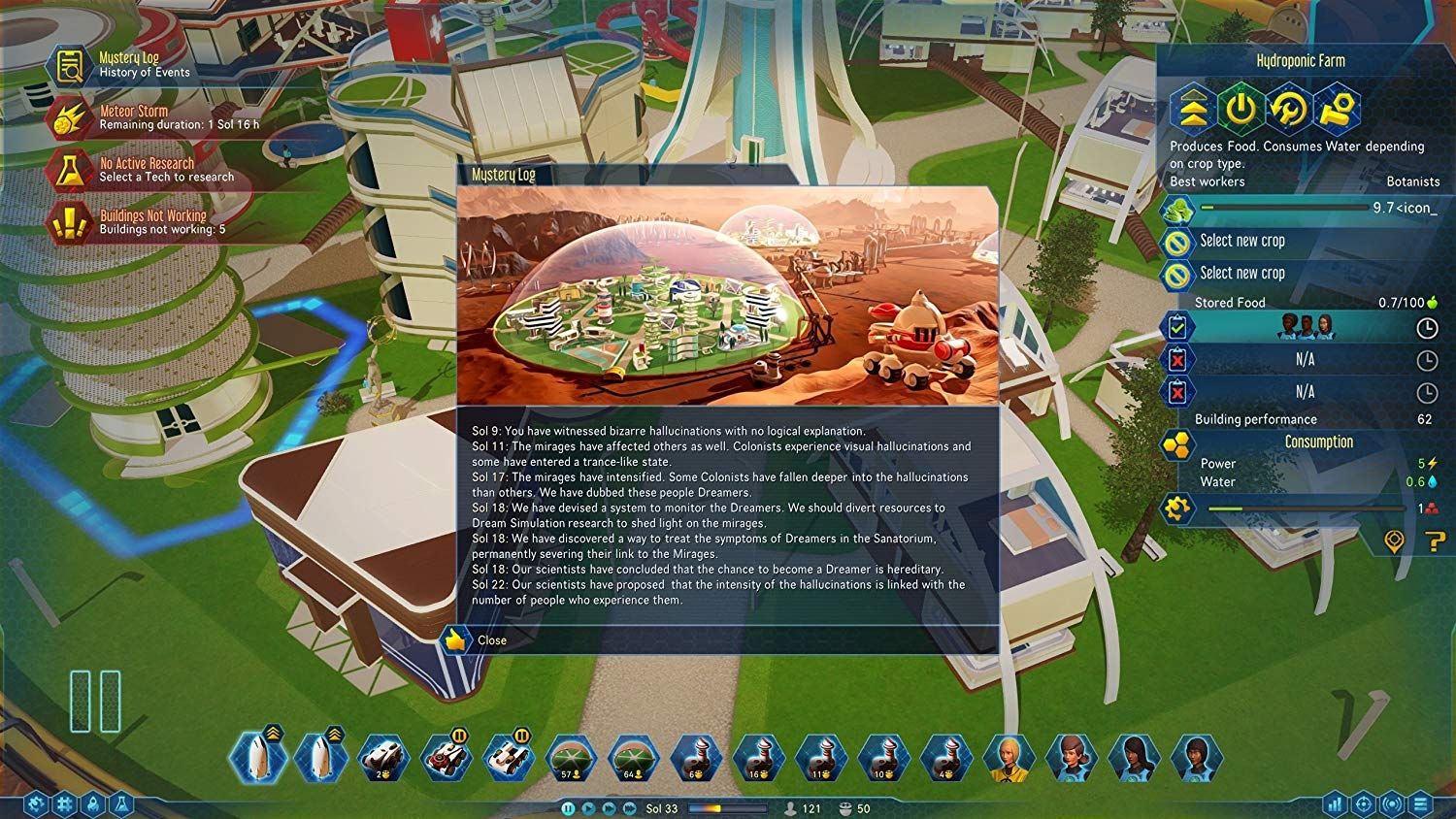The height and width of the screenshot is (819, 1456).
Task: Click Buildings Not Working warning
Action: (68, 222)
